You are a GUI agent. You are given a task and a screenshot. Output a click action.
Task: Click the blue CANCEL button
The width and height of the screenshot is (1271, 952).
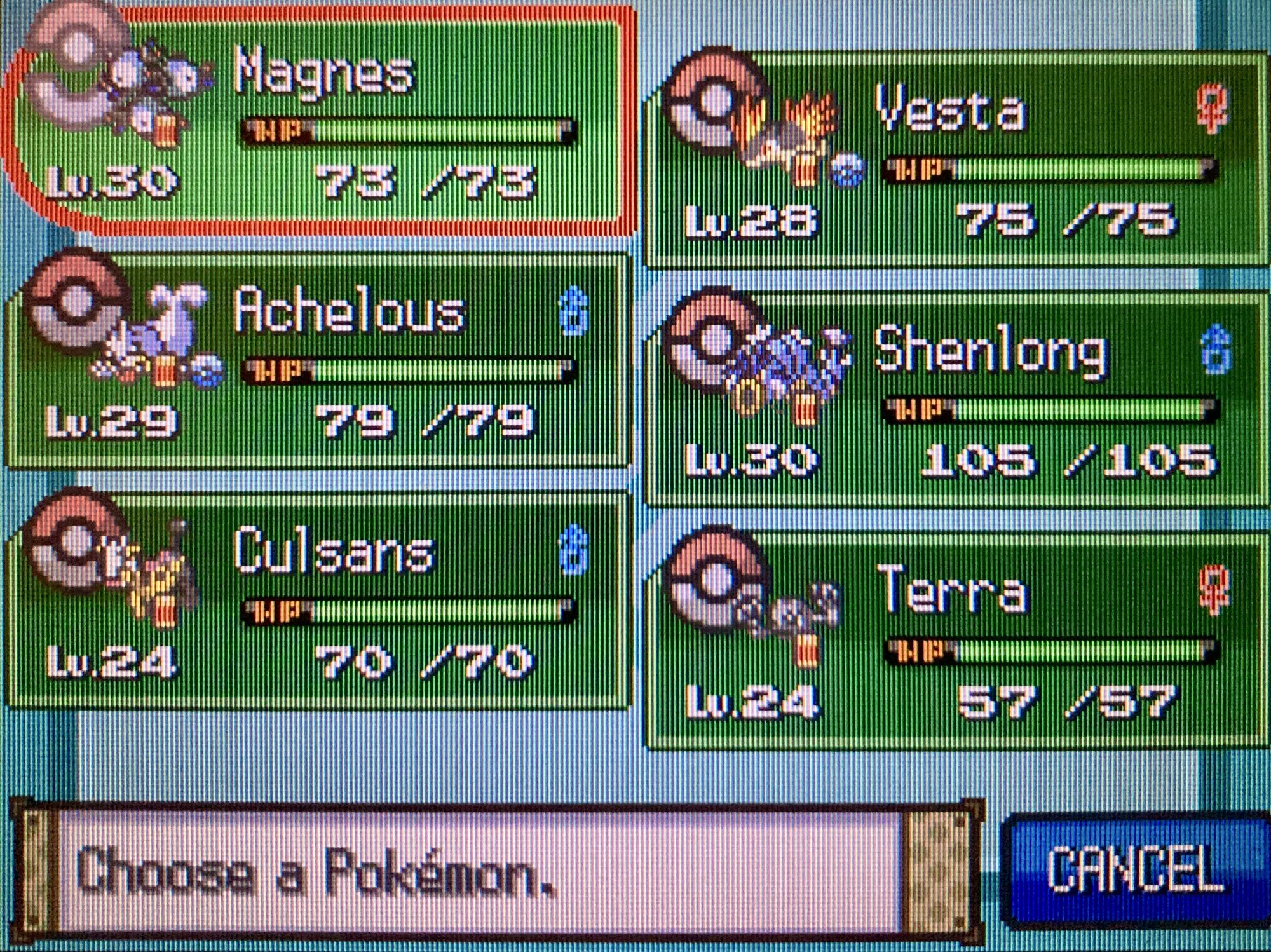(1134, 869)
